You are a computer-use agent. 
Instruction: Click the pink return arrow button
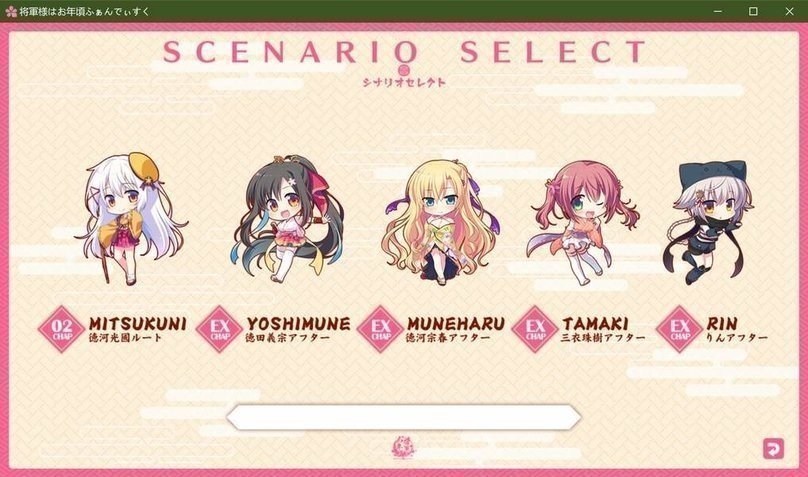pos(772,448)
